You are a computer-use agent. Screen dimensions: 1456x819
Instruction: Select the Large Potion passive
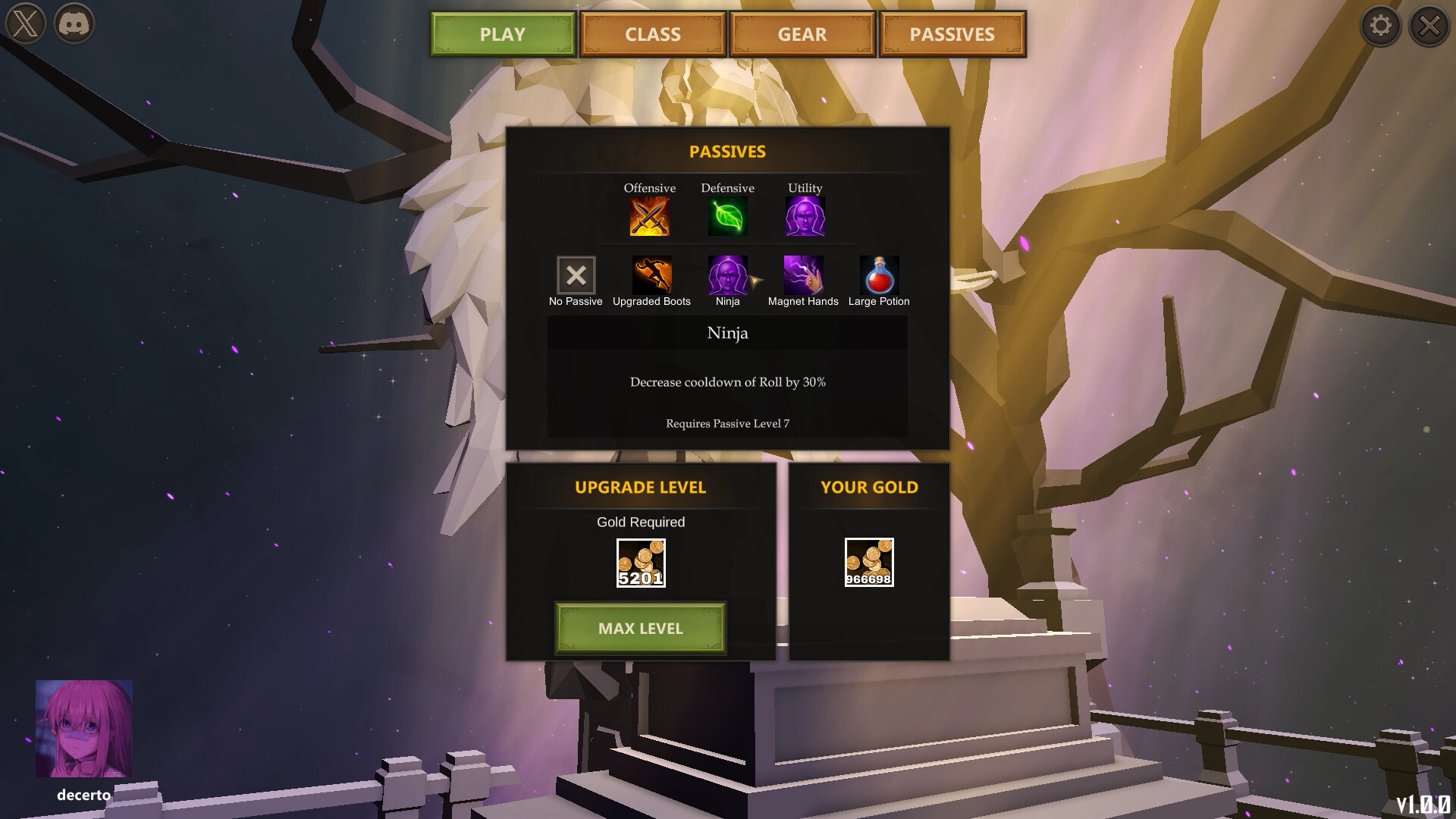pyautogui.click(x=878, y=275)
